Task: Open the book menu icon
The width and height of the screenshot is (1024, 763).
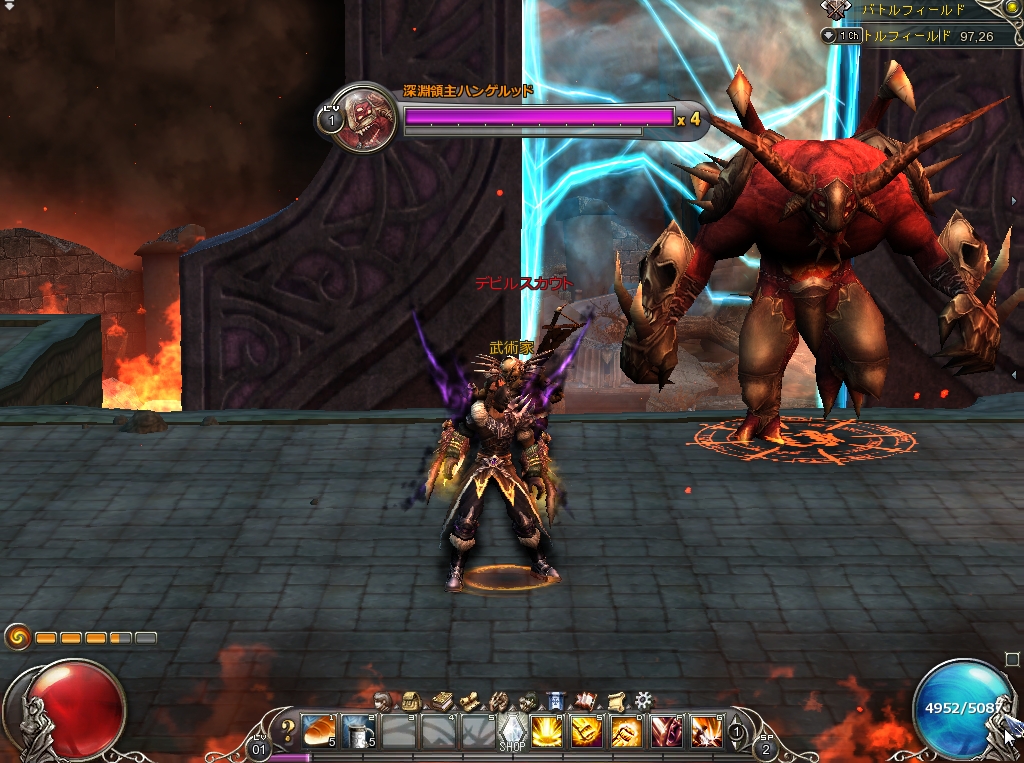Action: (x=441, y=701)
